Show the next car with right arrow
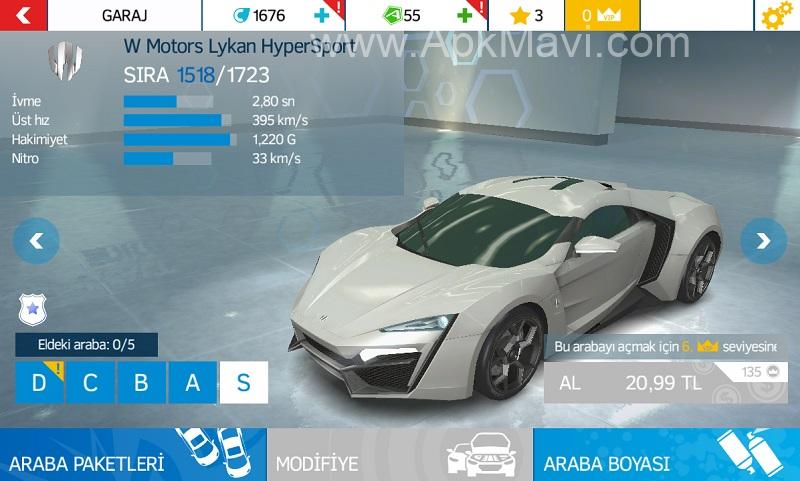The image size is (800, 481). (x=763, y=240)
